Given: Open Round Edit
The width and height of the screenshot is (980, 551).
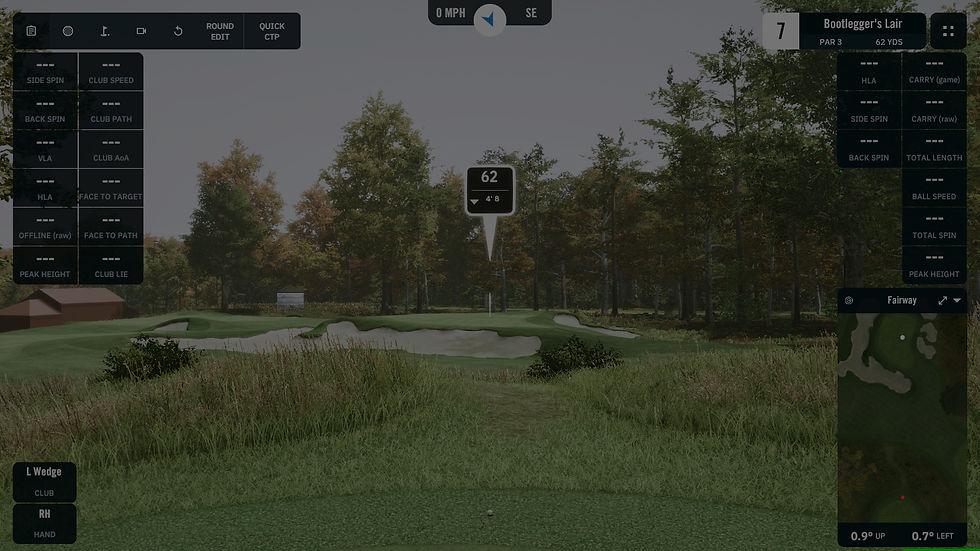Looking at the screenshot, I should point(220,31).
